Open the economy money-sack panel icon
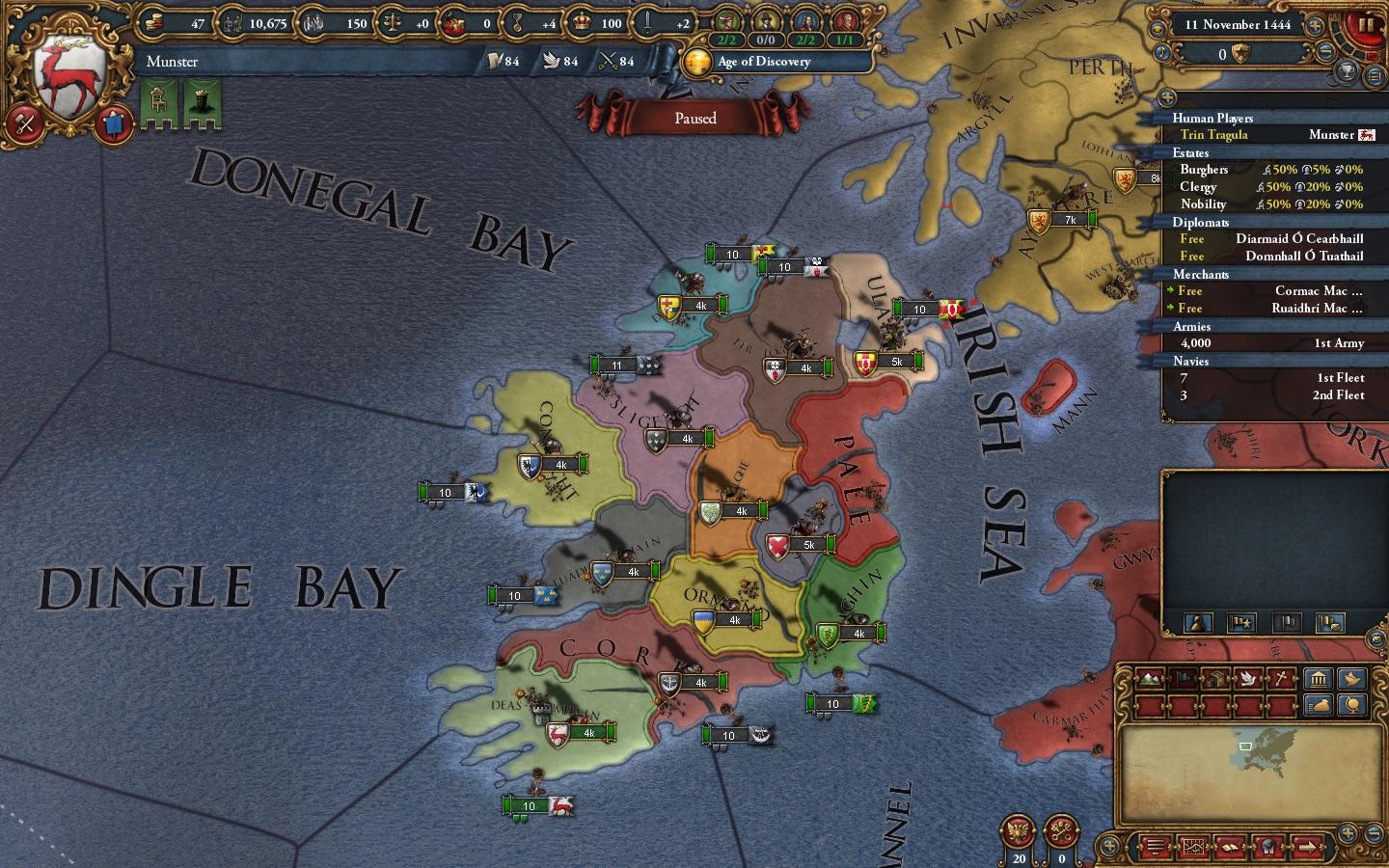This screenshot has height=868, width=1389. coord(1319,705)
